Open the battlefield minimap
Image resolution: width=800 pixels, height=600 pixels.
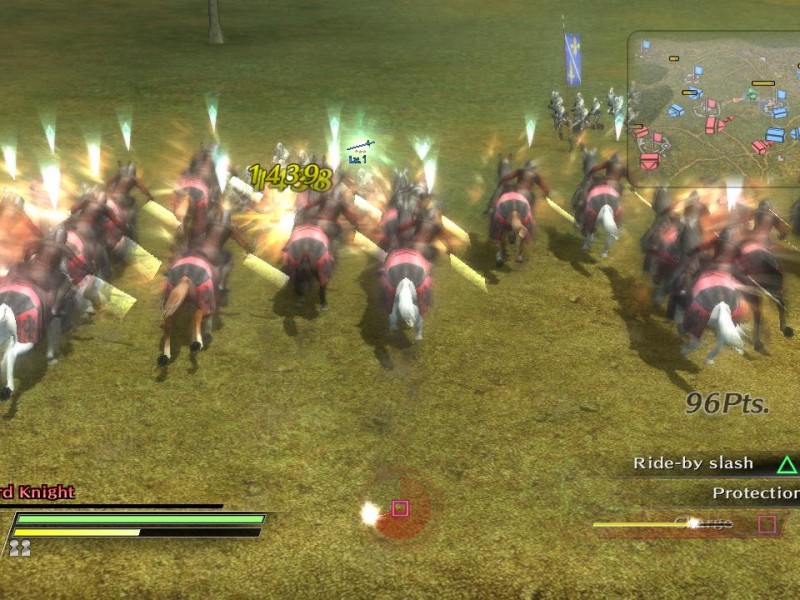tap(715, 108)
